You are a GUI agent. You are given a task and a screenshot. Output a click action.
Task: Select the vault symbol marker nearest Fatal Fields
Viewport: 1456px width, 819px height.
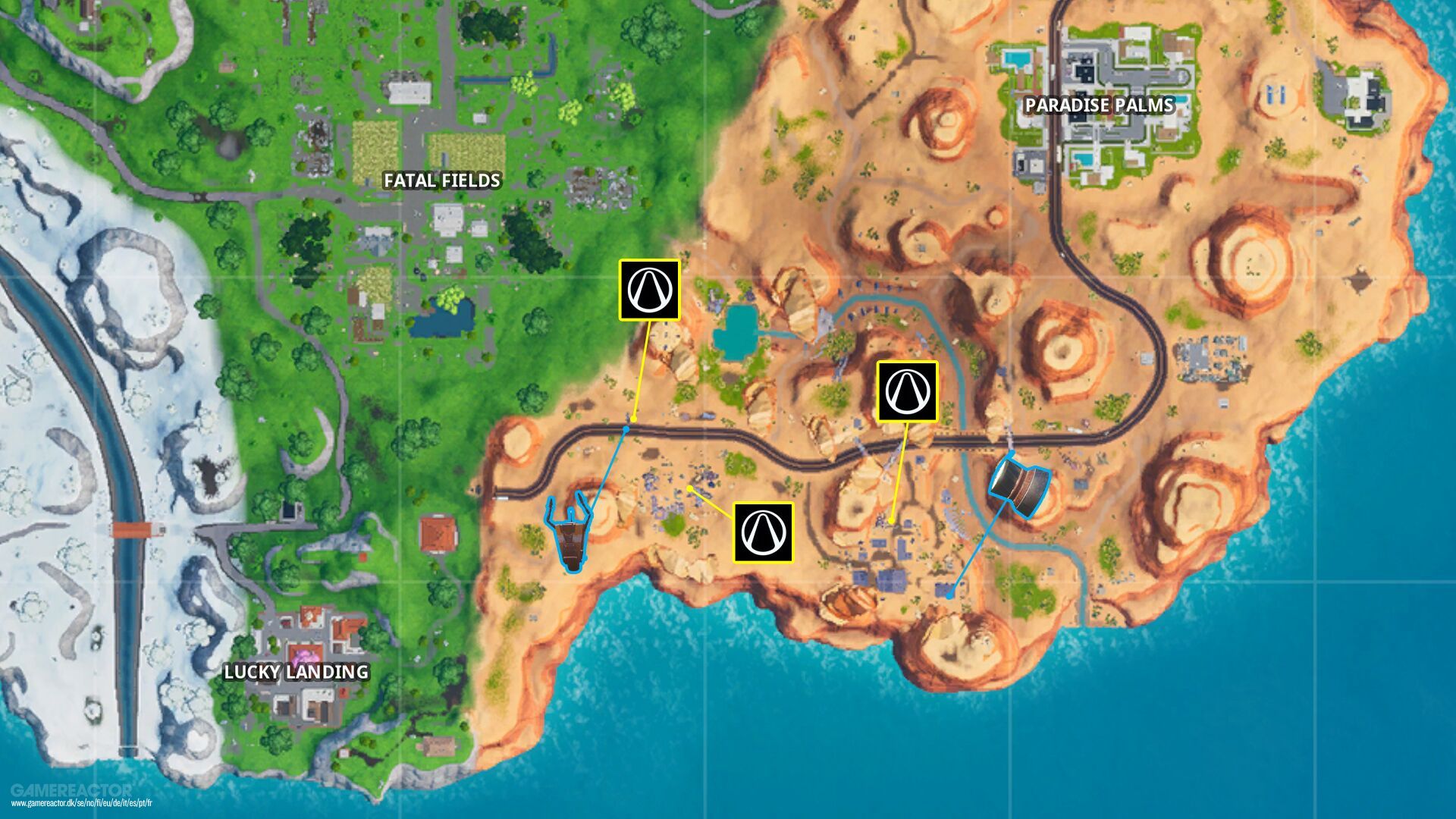coord(649,290)
